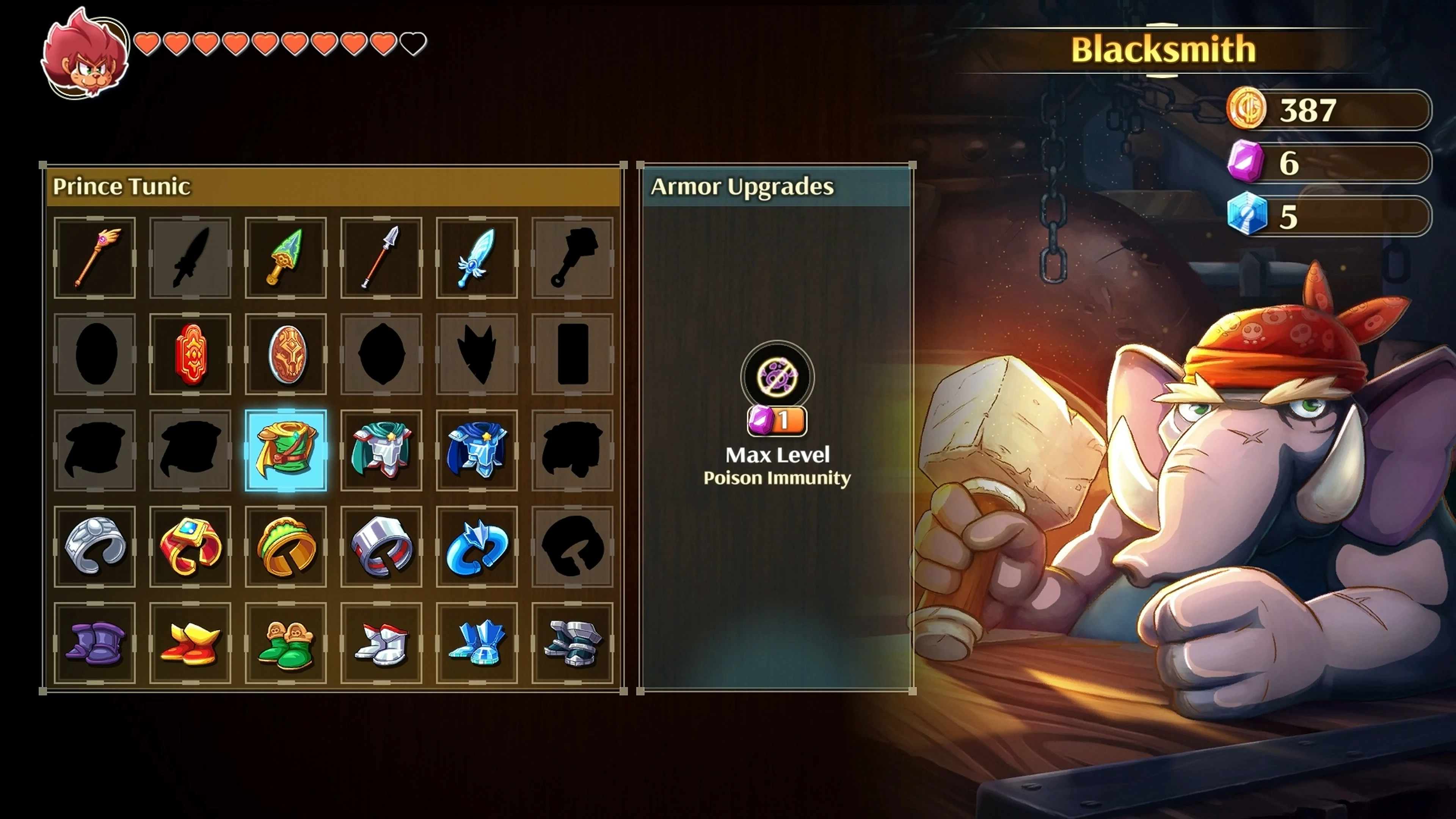Viewport: 1456px width, 819px height.
Task: Select the green dagger weapon
Action: coord(286,258)
